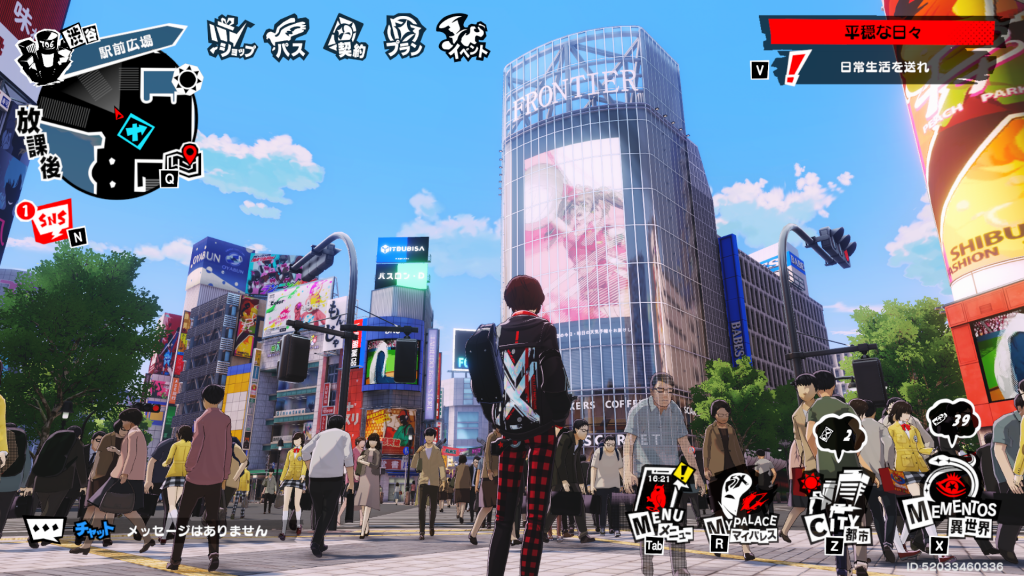The width and height of the screenshot is (1024, 576).
Task: Open the パス (Pass) winged icon
Action: point(288,37)
